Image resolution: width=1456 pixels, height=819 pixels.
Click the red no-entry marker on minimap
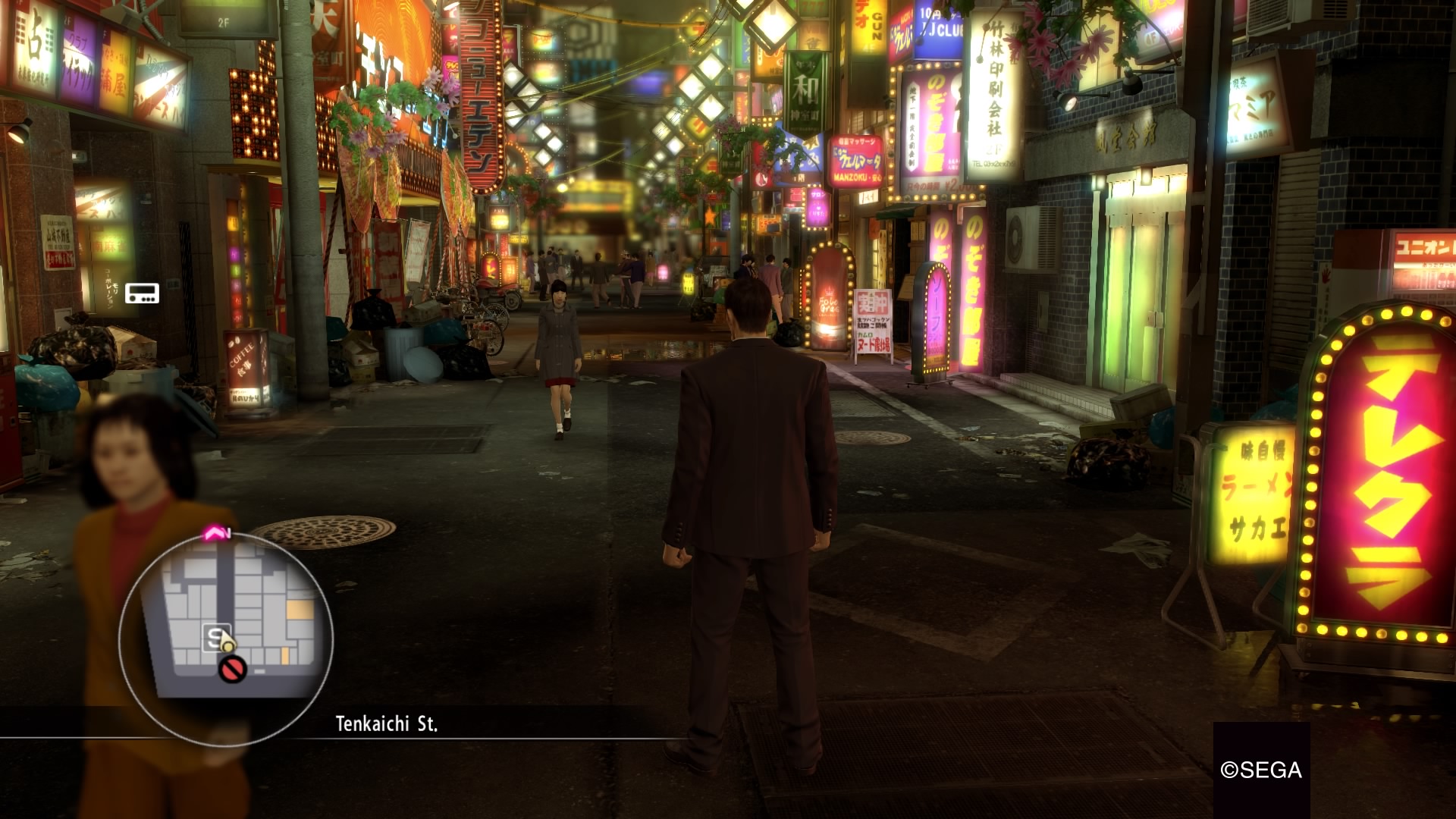coord(232,669)
